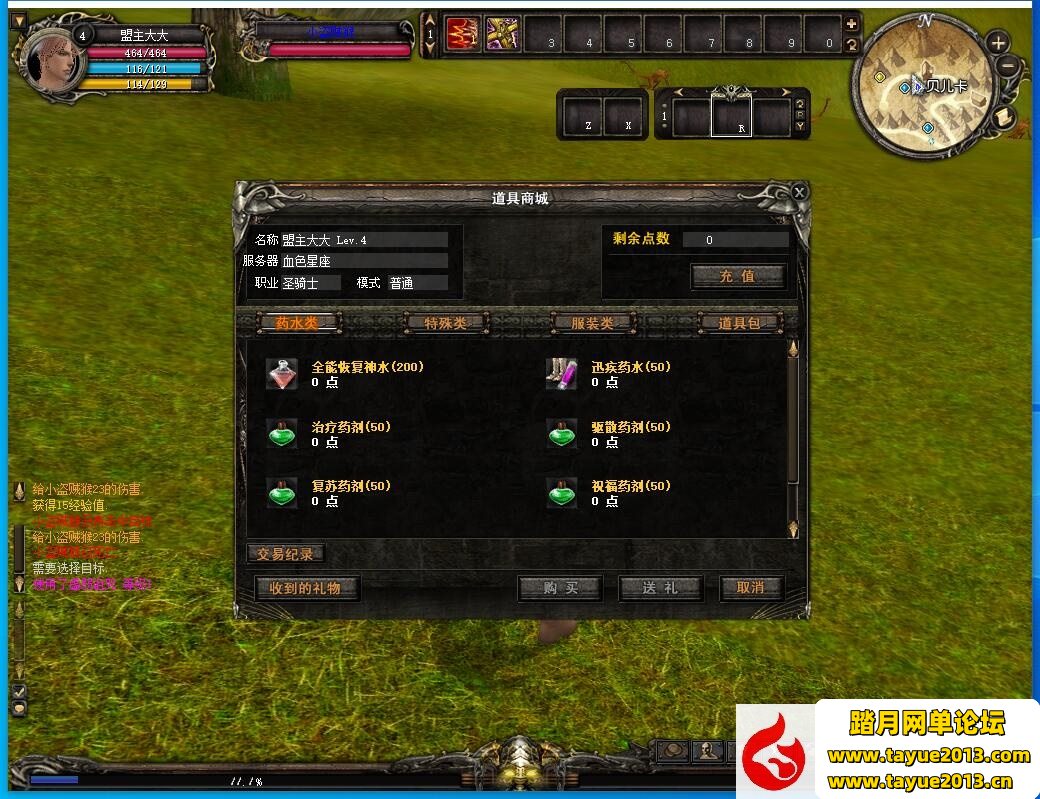Click the 充值 recharge button

tap(738, 276)
